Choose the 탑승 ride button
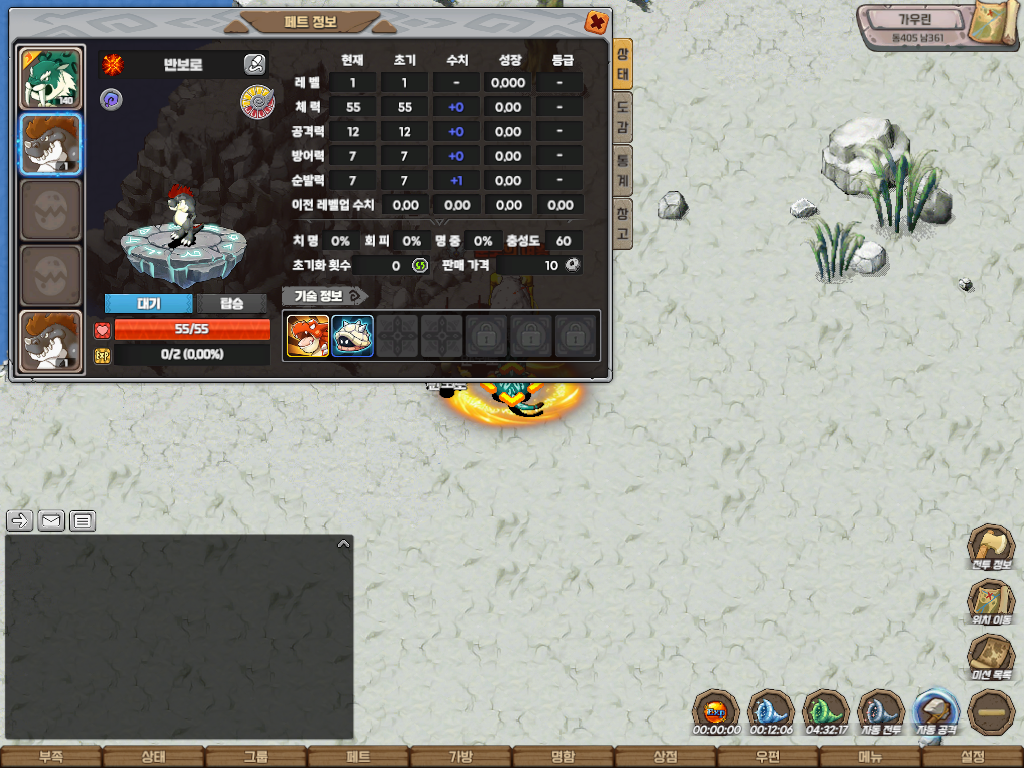This screenshot has width=1024, height=768. [x=232, y=304]
